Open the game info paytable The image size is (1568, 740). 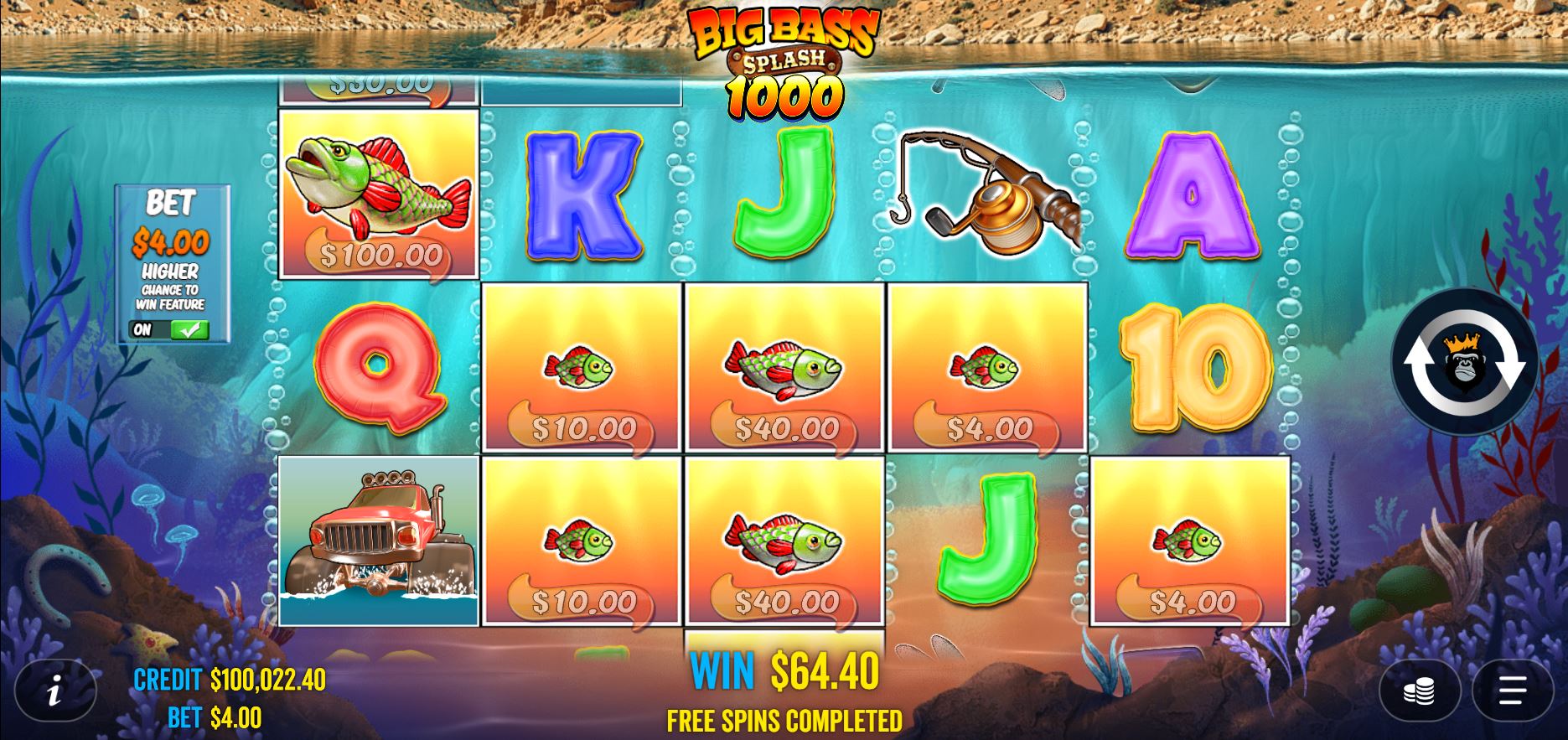[55, 691]
